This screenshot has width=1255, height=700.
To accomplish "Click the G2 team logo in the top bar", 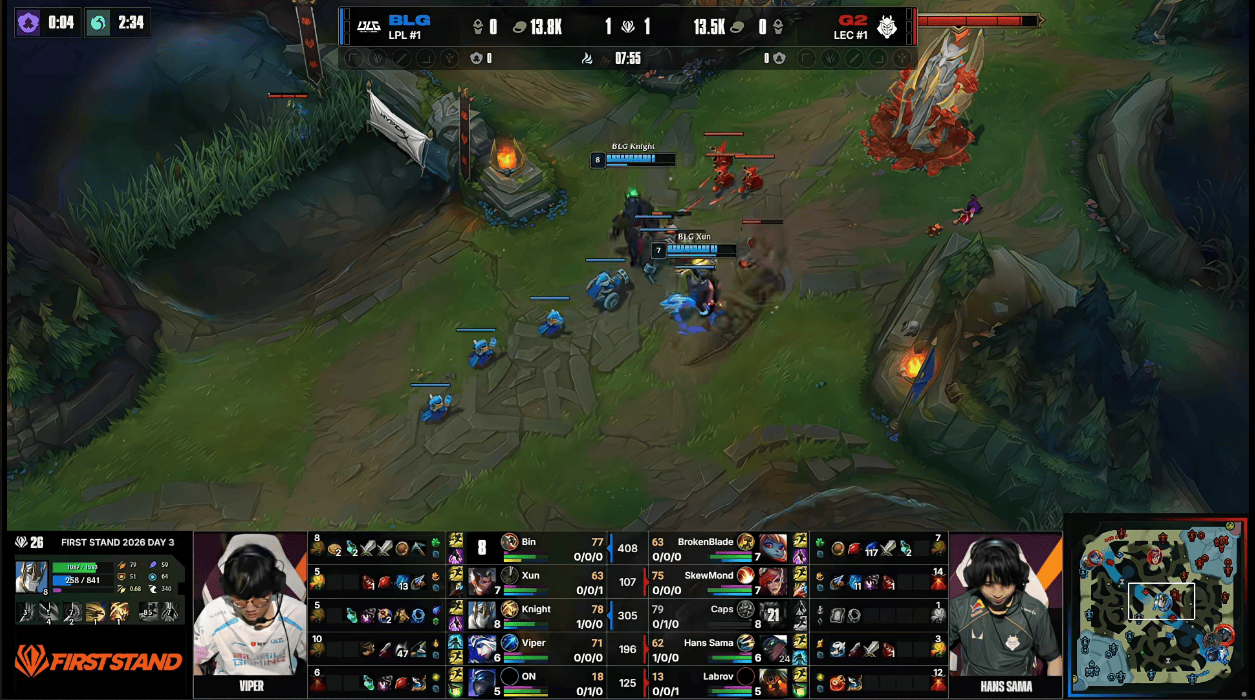I will (887, 27).
